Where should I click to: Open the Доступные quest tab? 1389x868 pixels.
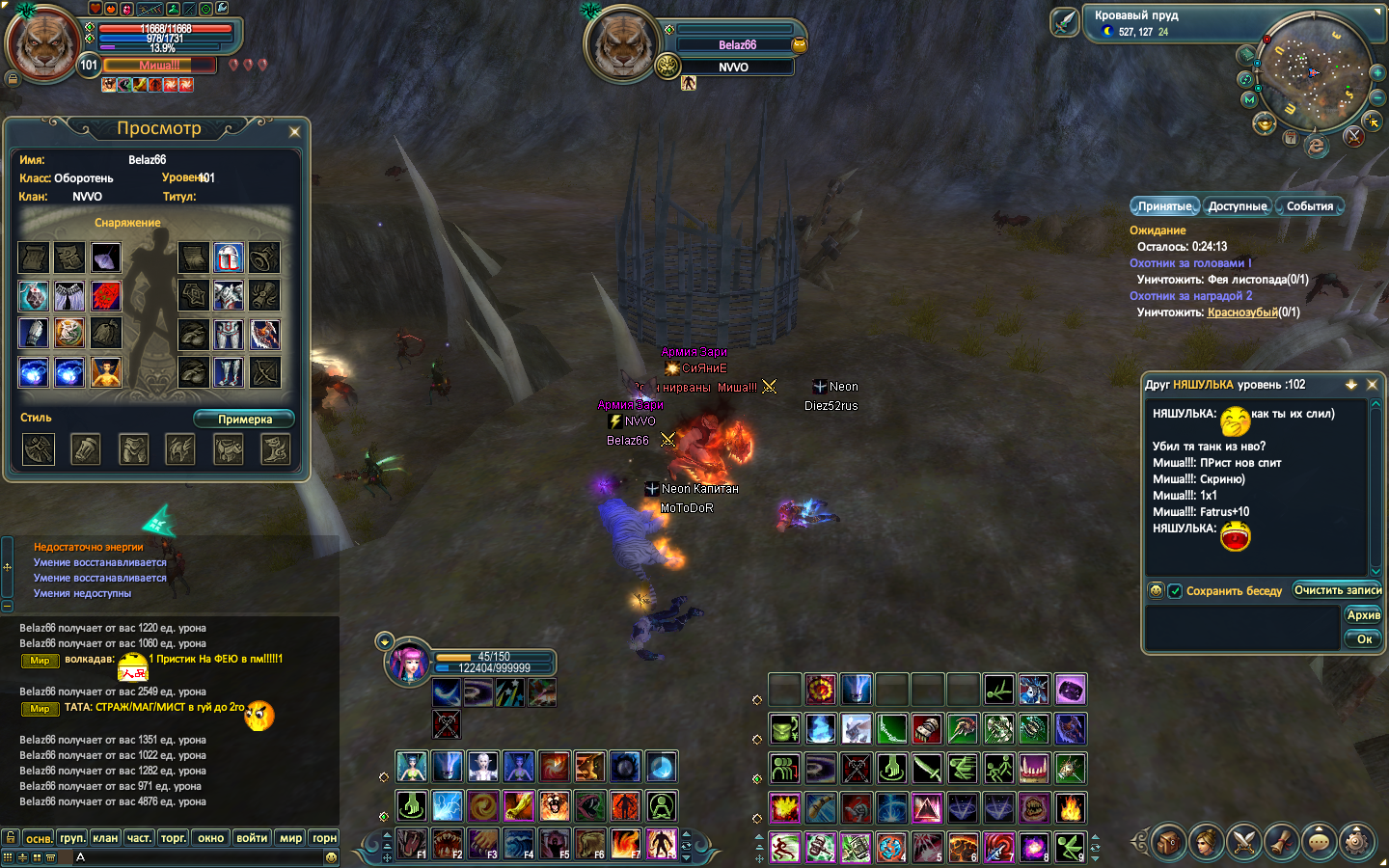click(x=1238, y=206)
